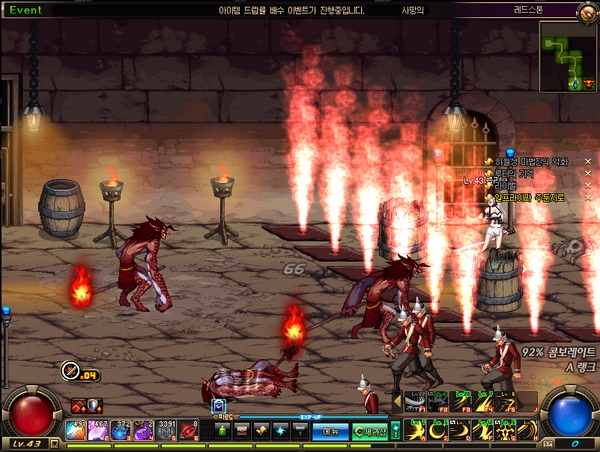
Task: Click the green potion toolbar button
Action: tap(220, 430)
